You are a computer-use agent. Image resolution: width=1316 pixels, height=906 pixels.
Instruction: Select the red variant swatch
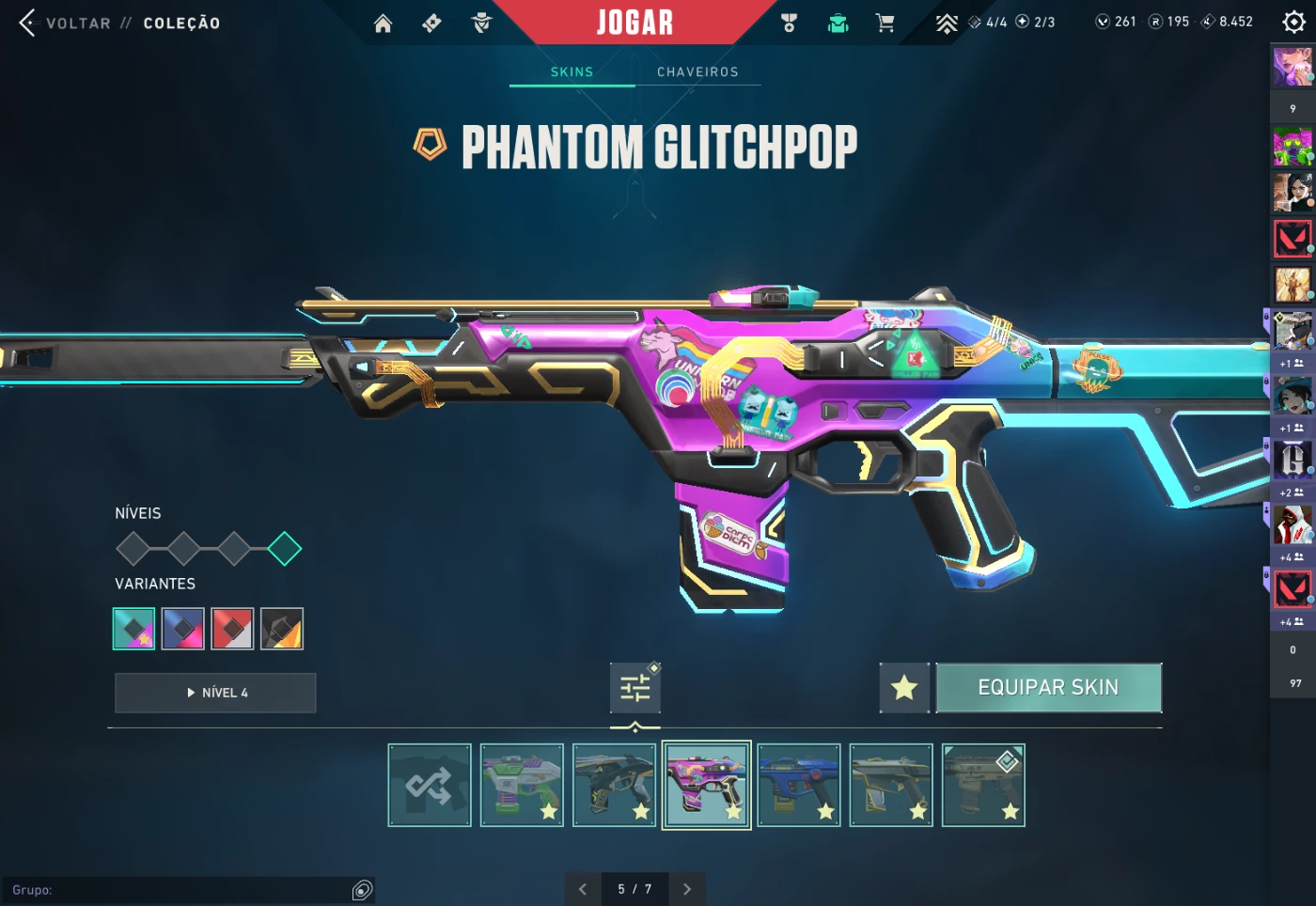coord(232,629)
